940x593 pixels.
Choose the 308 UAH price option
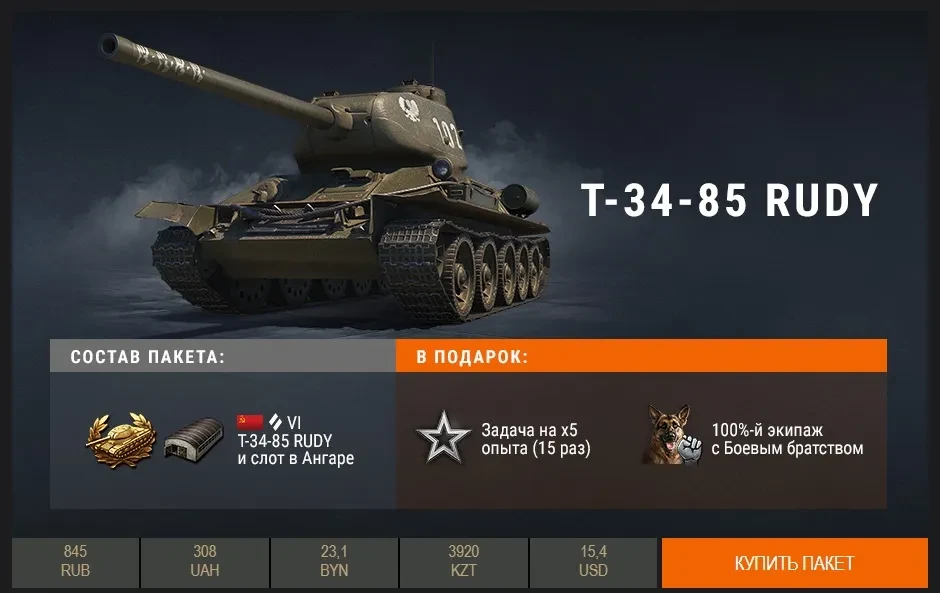pyautogui.click(x=205, y=563)
